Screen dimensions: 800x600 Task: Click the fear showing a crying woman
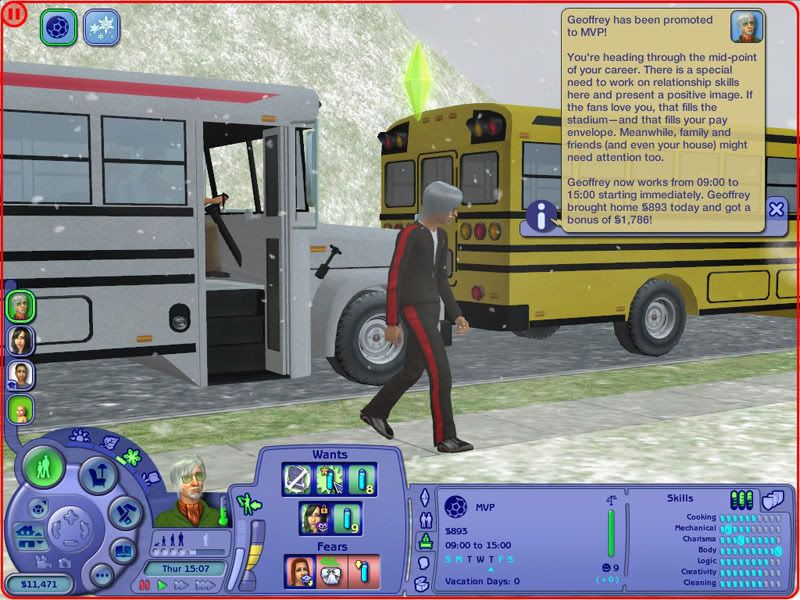coord(301,571)
